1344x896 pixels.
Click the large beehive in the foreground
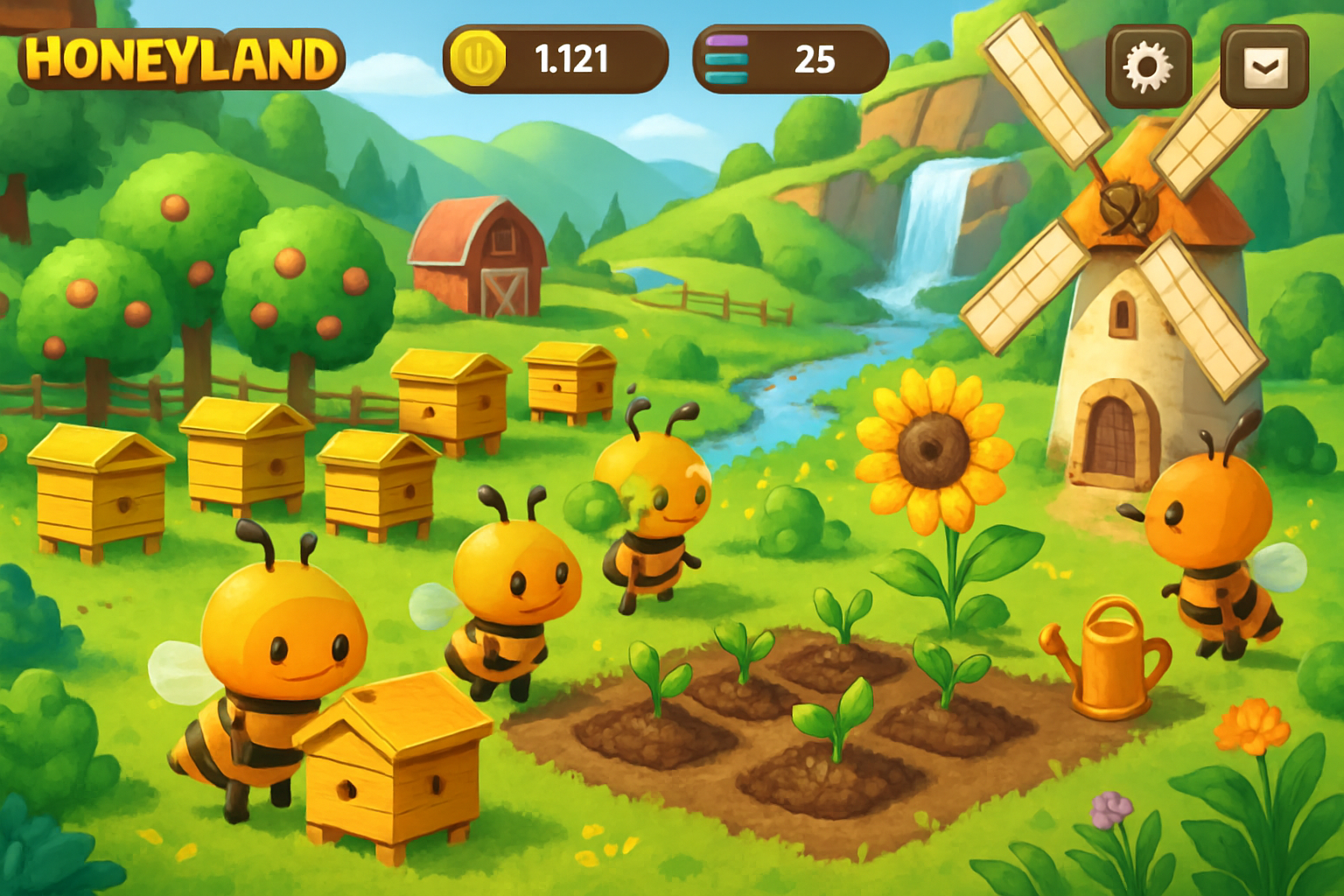(x=394, y=770)
